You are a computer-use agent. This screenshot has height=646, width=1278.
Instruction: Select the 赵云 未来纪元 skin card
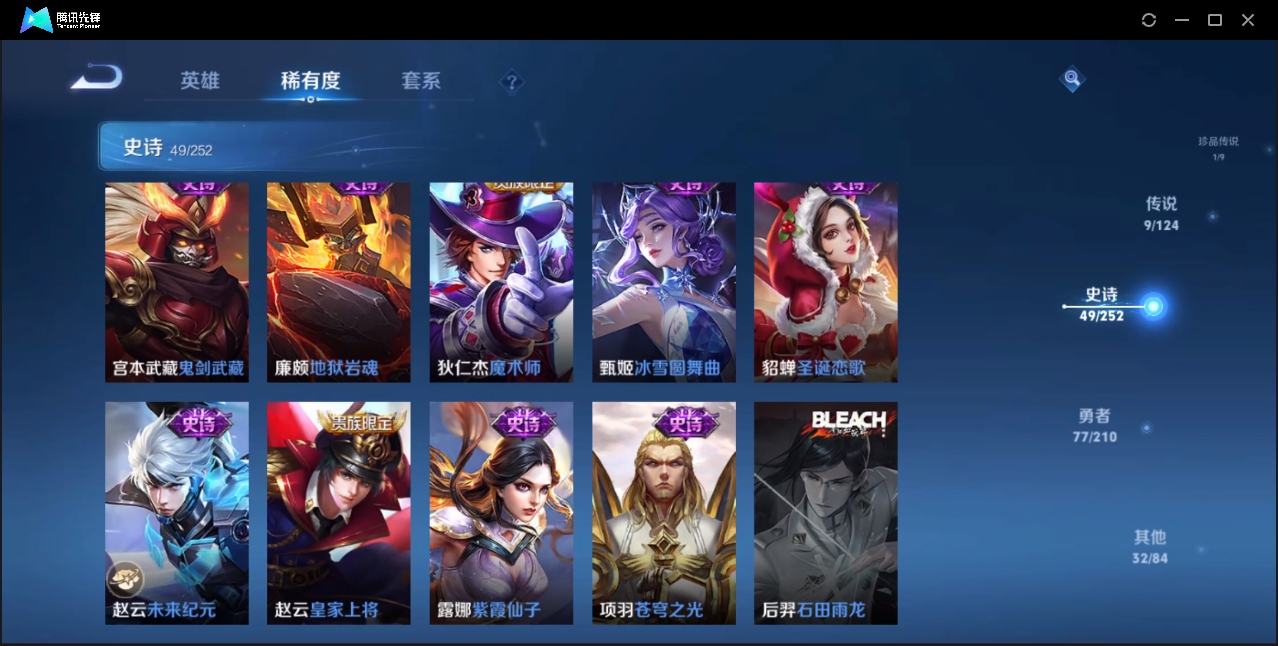[177, 513]
